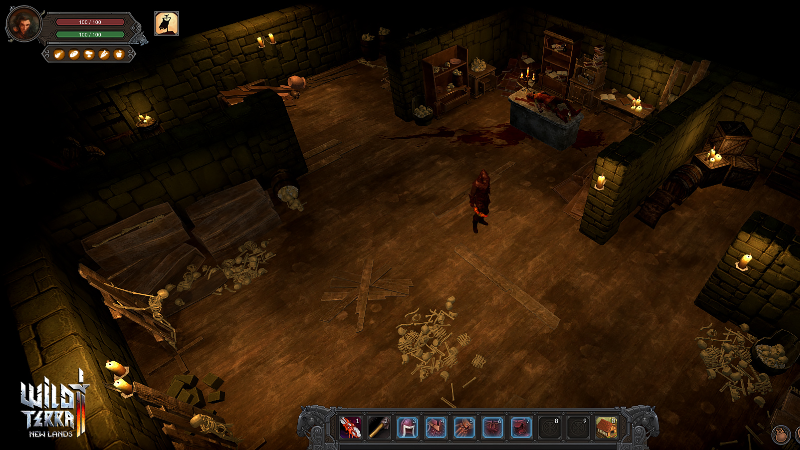Select the hammer tool in the hotbar
This screenshot has height=450, width=800.
point(379,428)
